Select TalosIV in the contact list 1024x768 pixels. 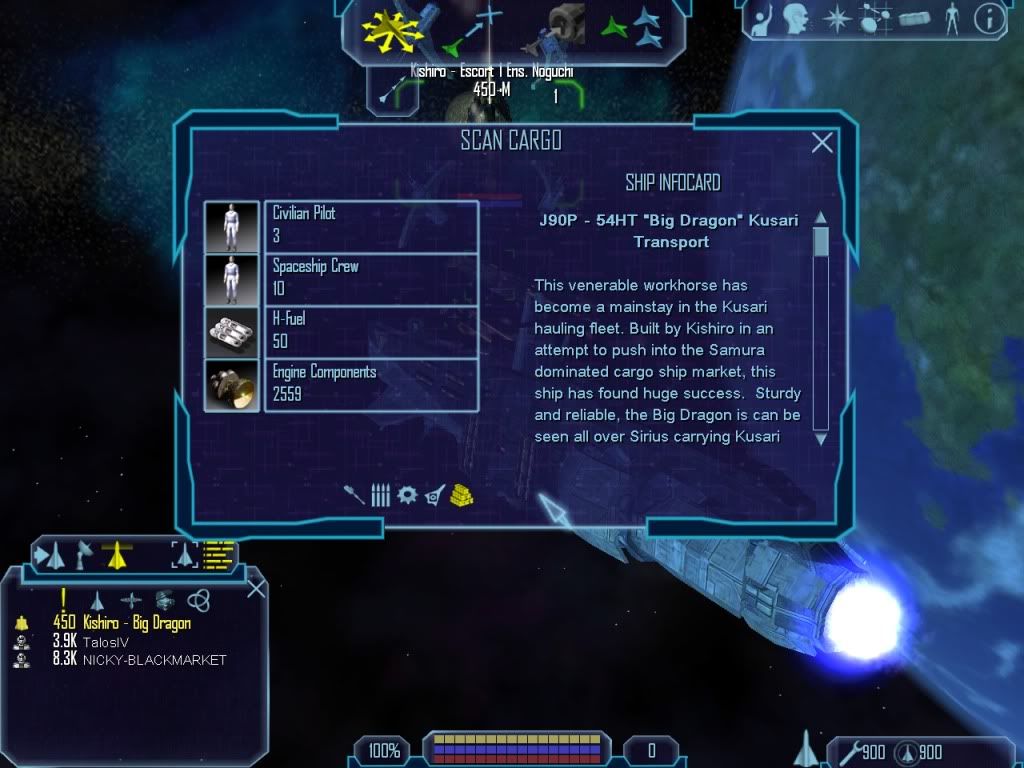click(108, 641)
